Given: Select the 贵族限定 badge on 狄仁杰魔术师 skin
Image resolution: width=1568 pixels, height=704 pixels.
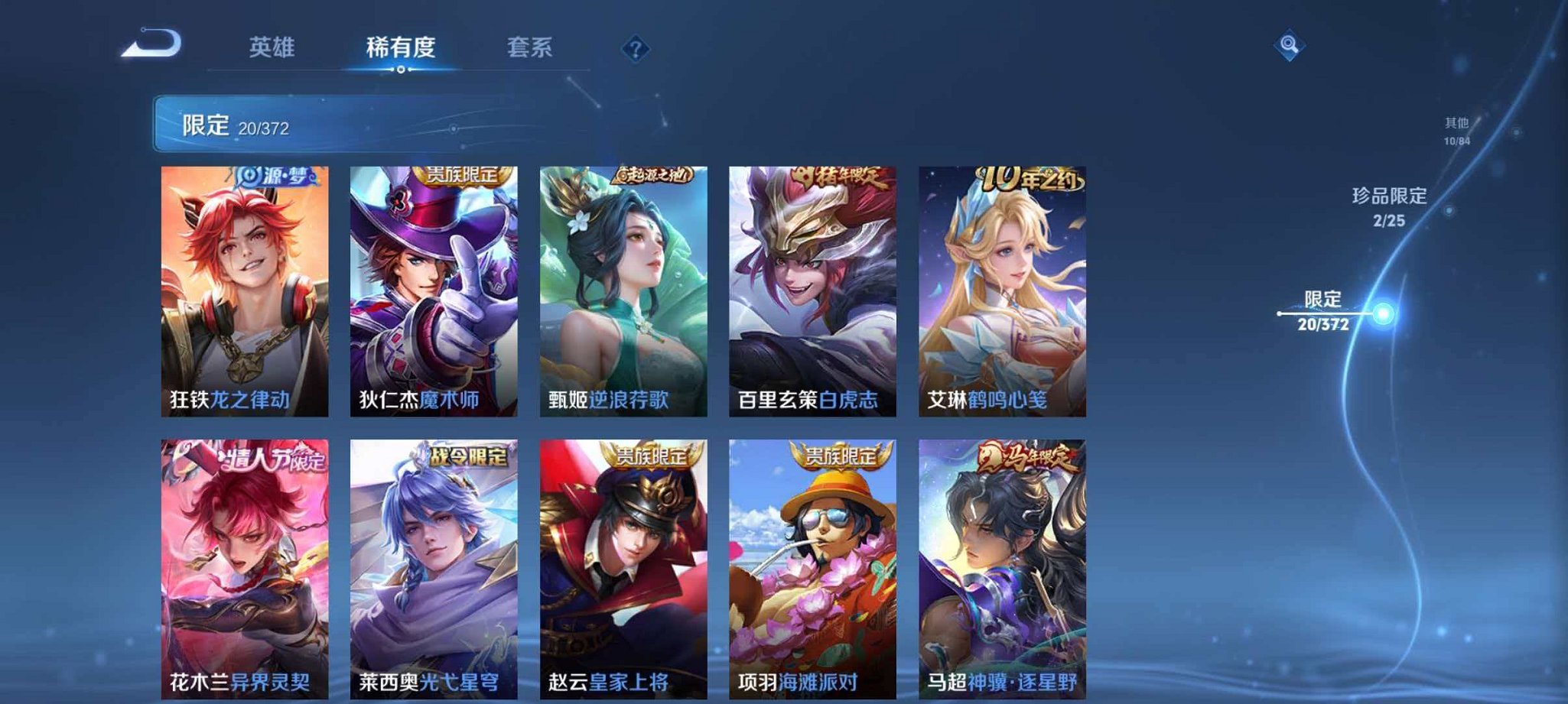Looking at the screenshot, I should [x=462, y=176].
